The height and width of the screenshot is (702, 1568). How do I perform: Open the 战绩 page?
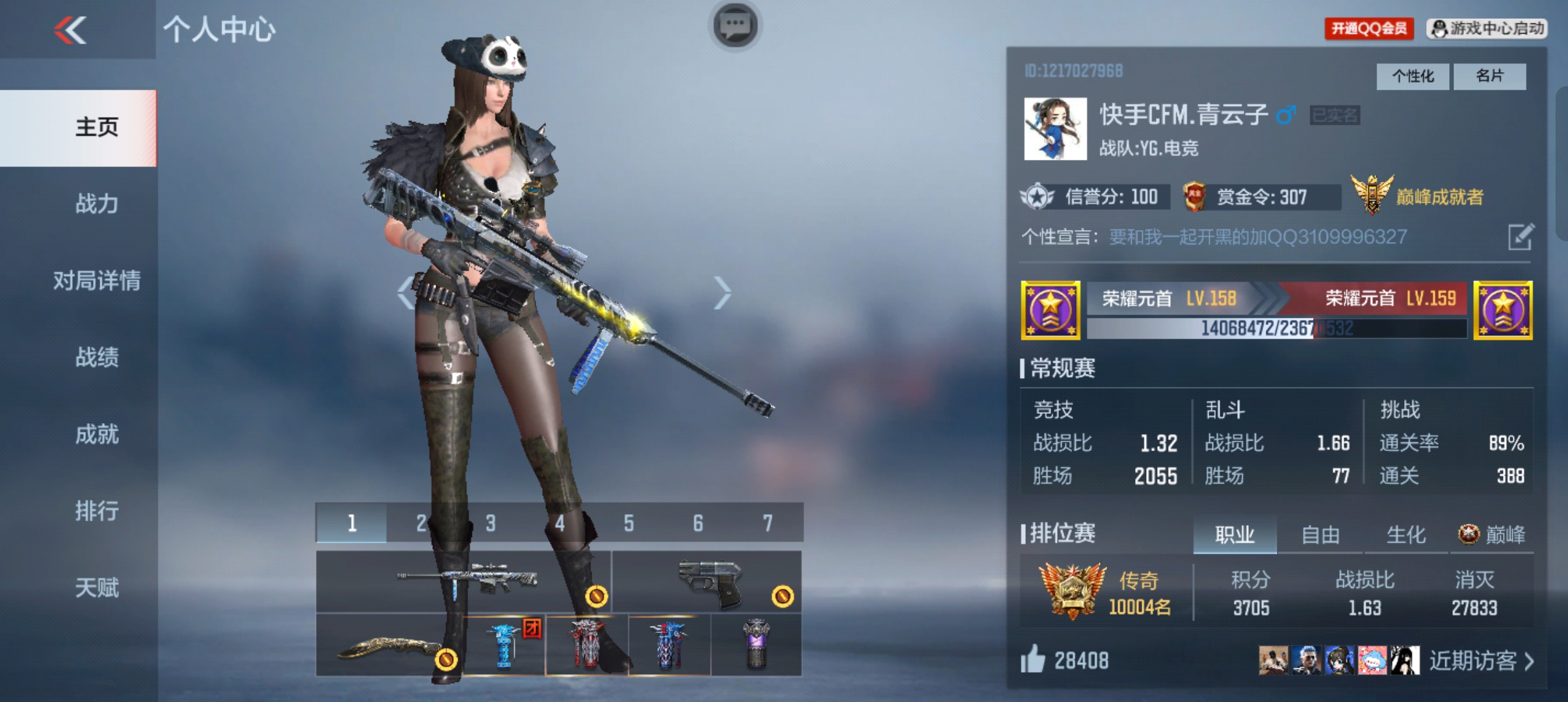pos(96,357)
